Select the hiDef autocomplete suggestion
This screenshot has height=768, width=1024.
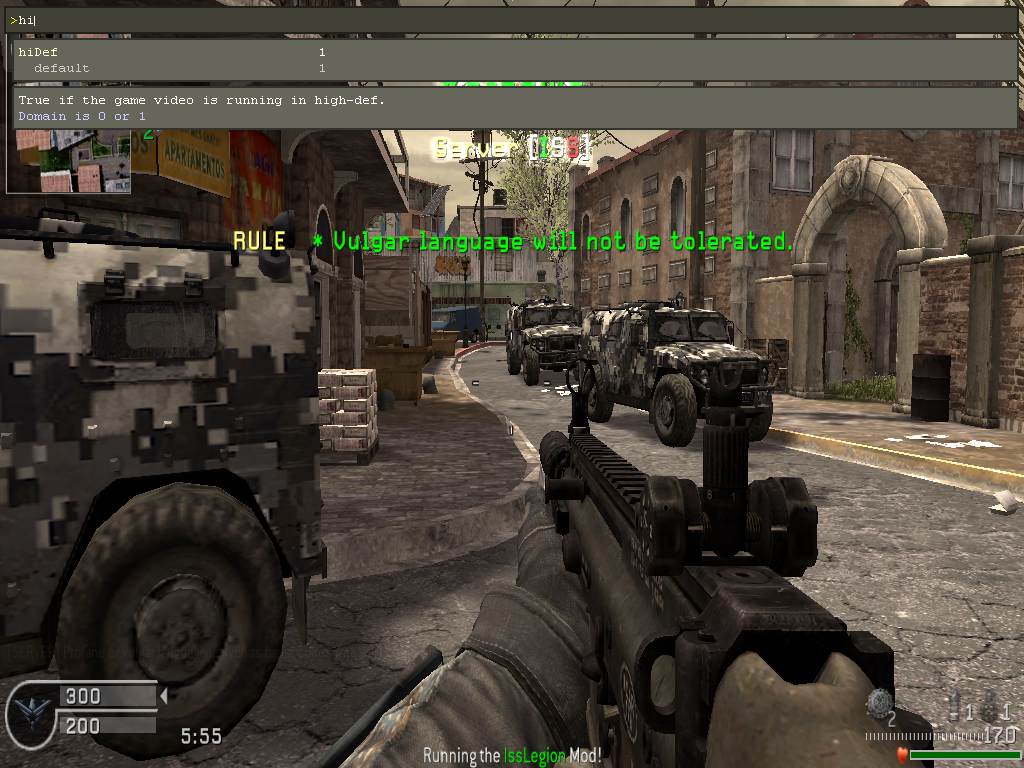(39, 52)
